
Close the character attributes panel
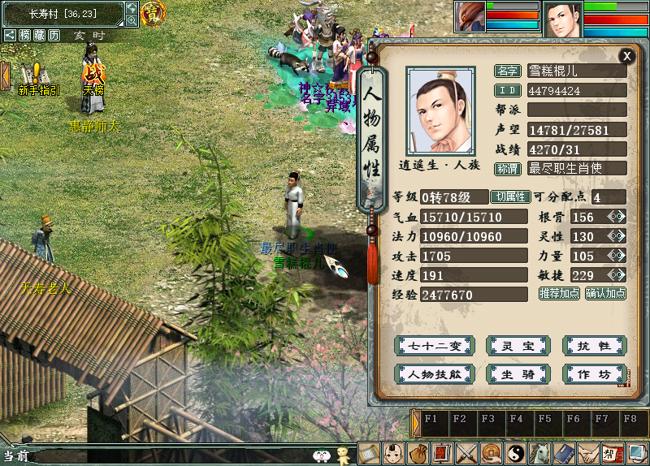click(x=626, y=57)
